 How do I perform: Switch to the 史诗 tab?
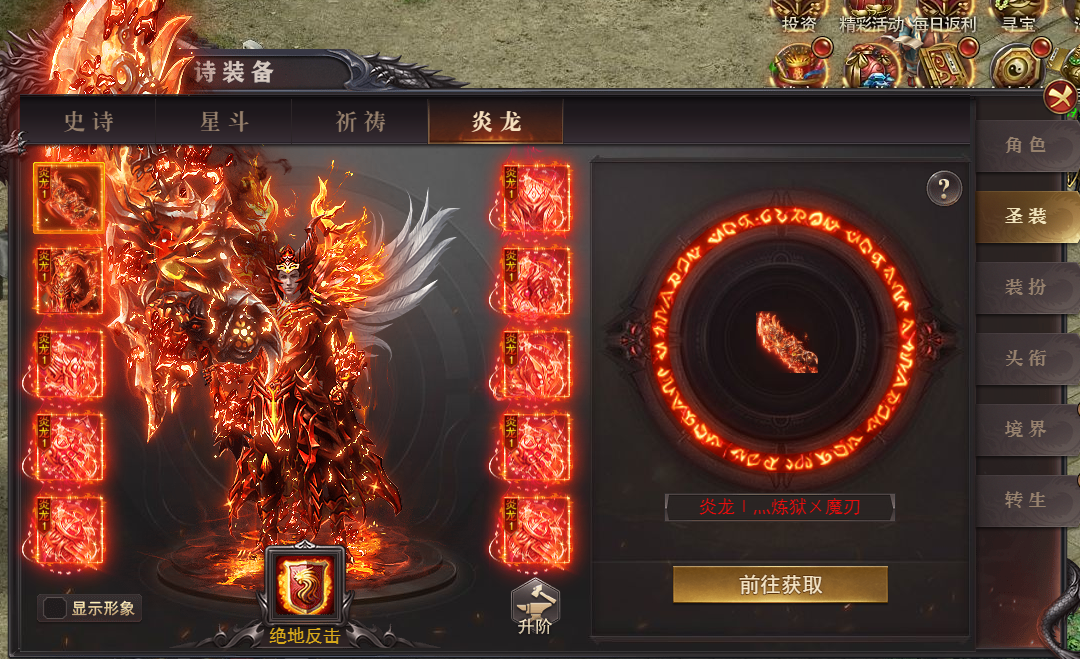[89, 122]
